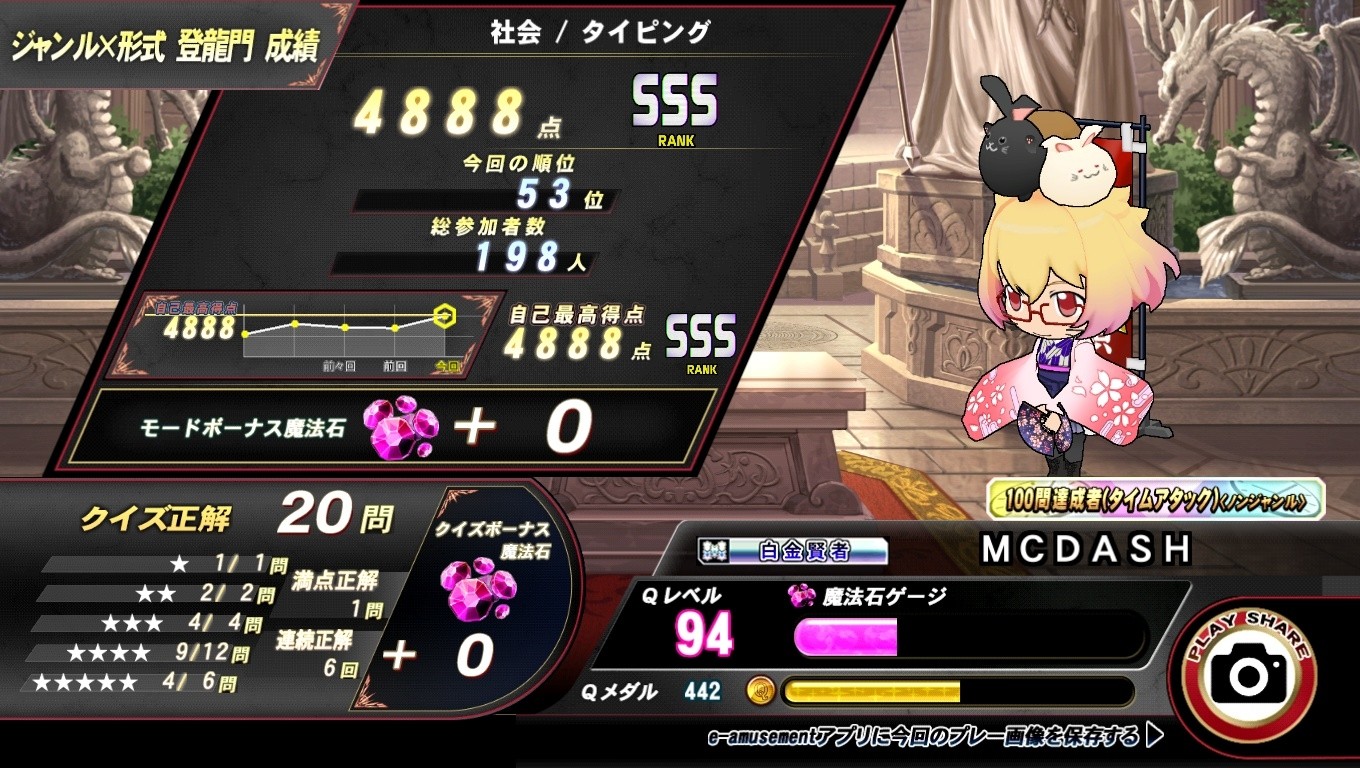Tap the PLAY SHARE camera button
Image resolution: width=1360 pixels, height=768 pixels.
[x=1250, y=674]
